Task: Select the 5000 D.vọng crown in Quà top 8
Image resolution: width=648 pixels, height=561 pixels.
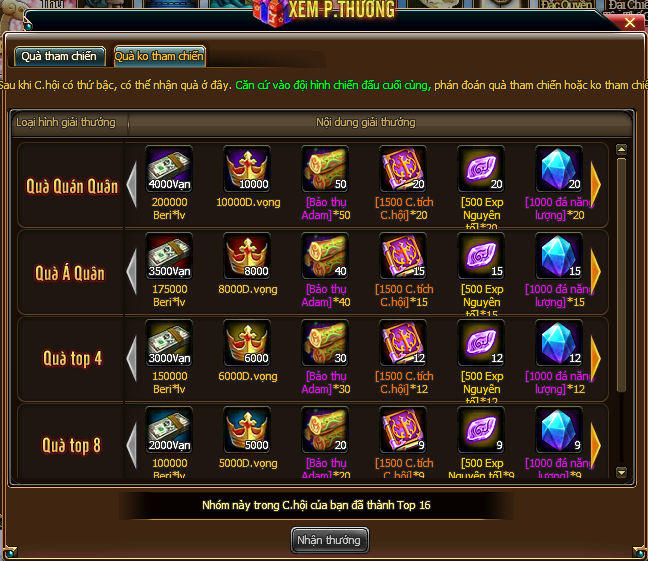Action: click(247, 431)
